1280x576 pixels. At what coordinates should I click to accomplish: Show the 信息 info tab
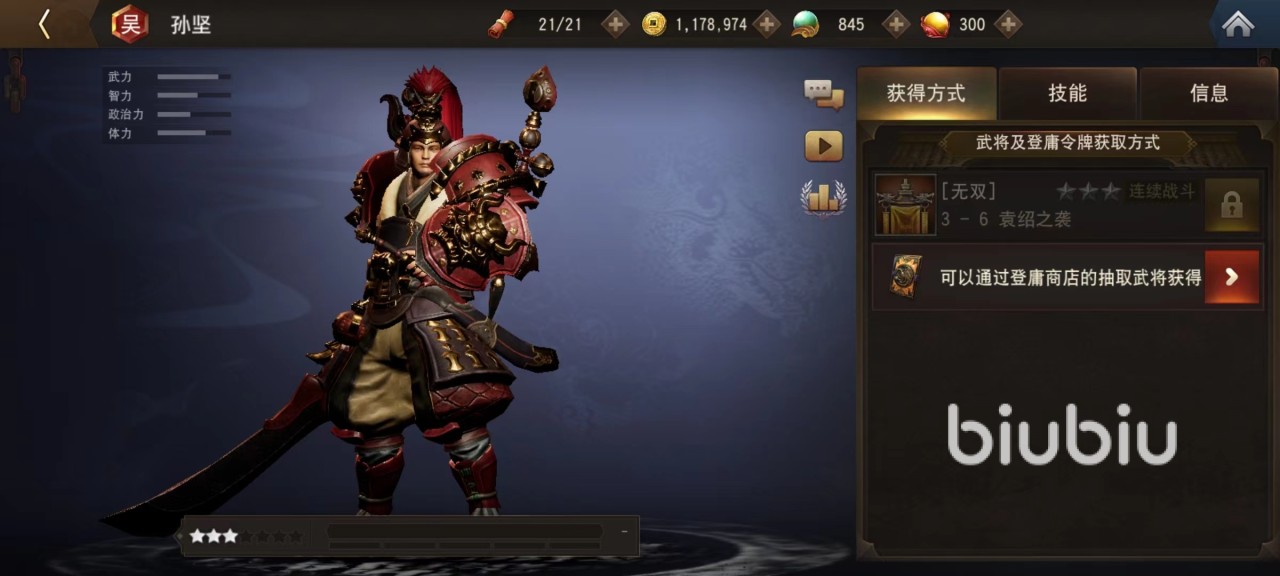[1208, 94]
